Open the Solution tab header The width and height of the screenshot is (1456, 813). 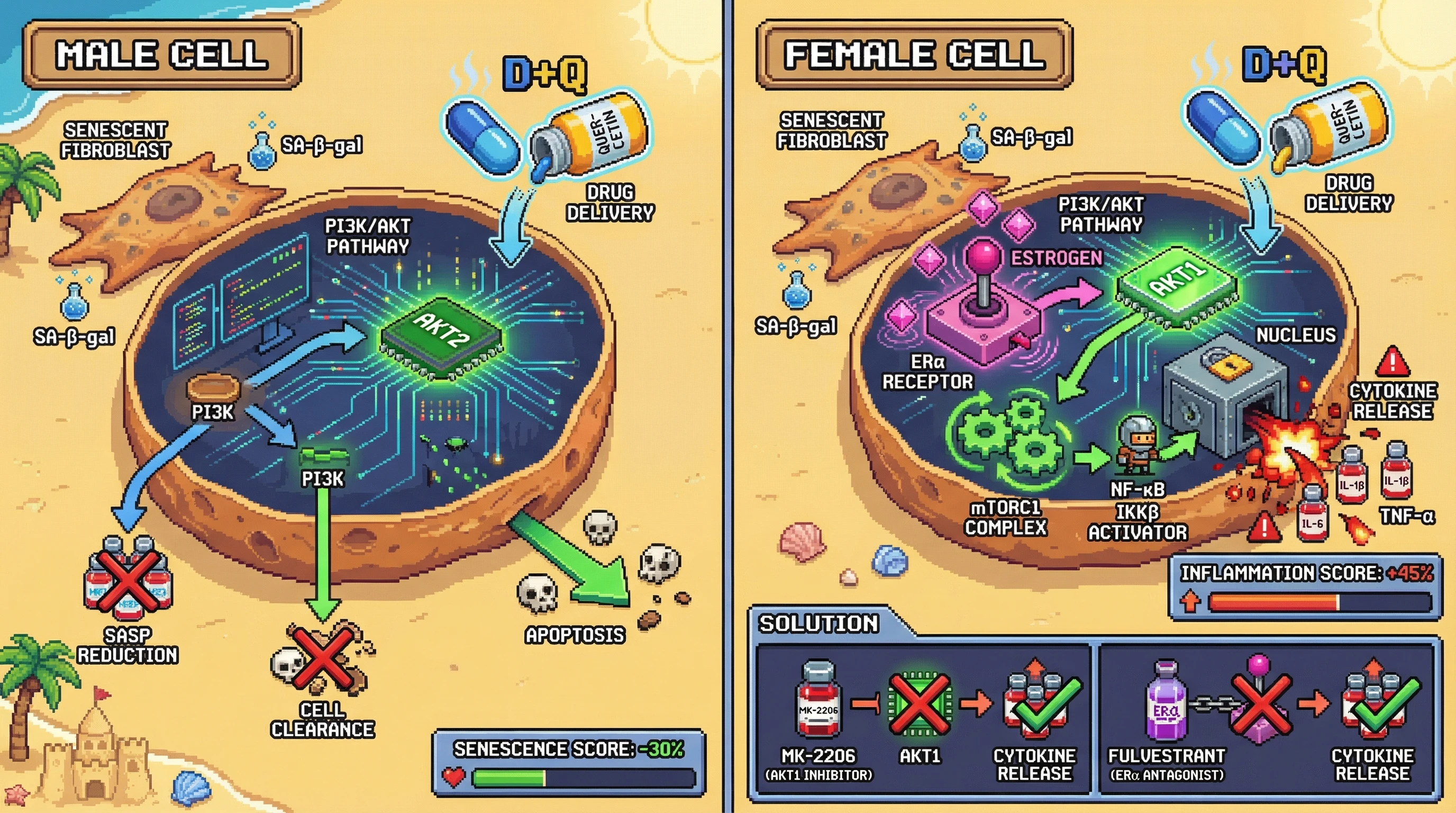818,624
